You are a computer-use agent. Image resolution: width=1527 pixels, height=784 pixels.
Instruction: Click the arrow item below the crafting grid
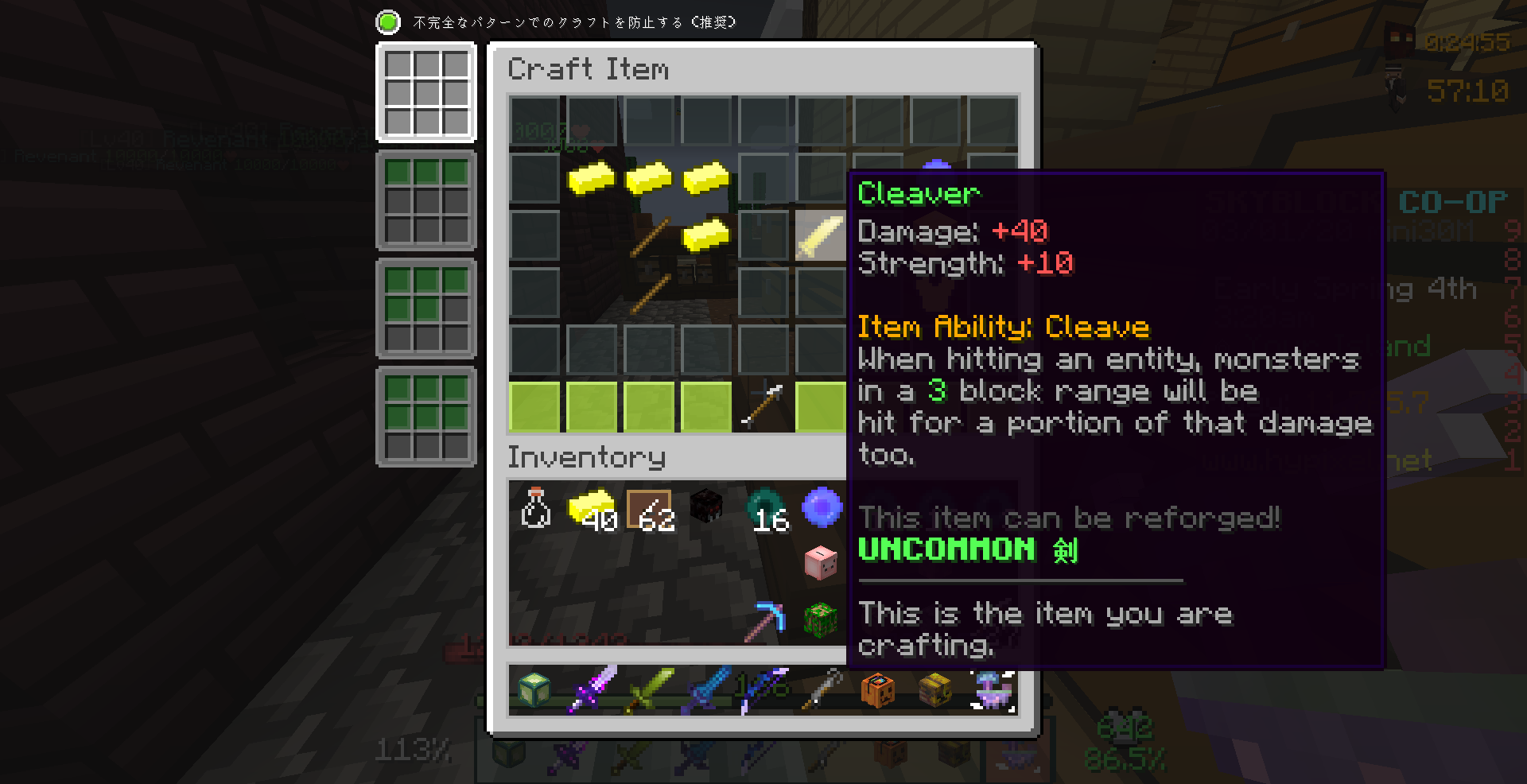pyautogui.click(x=763, y=406)
